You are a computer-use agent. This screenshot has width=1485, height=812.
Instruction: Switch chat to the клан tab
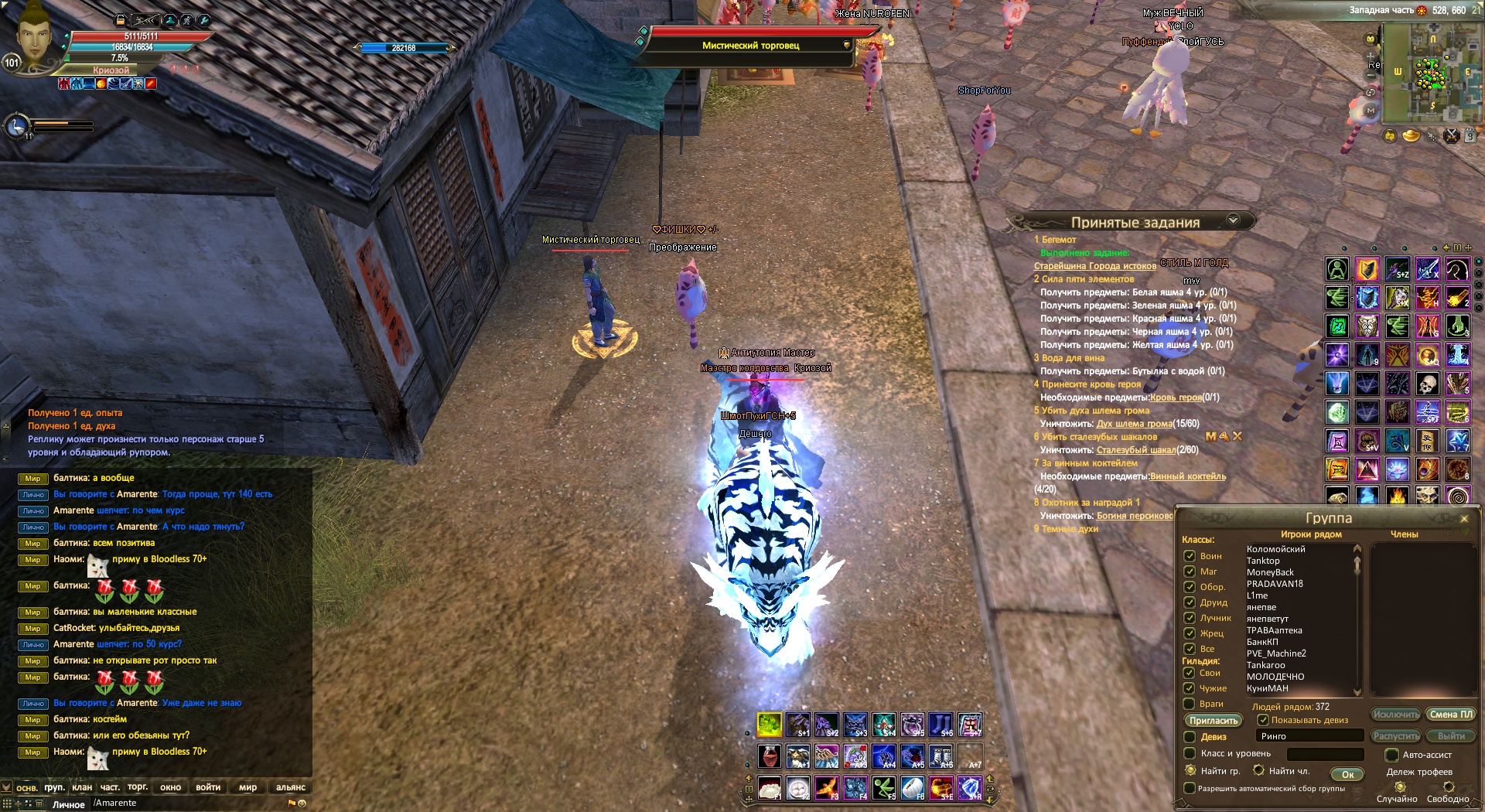pos(82,787)
